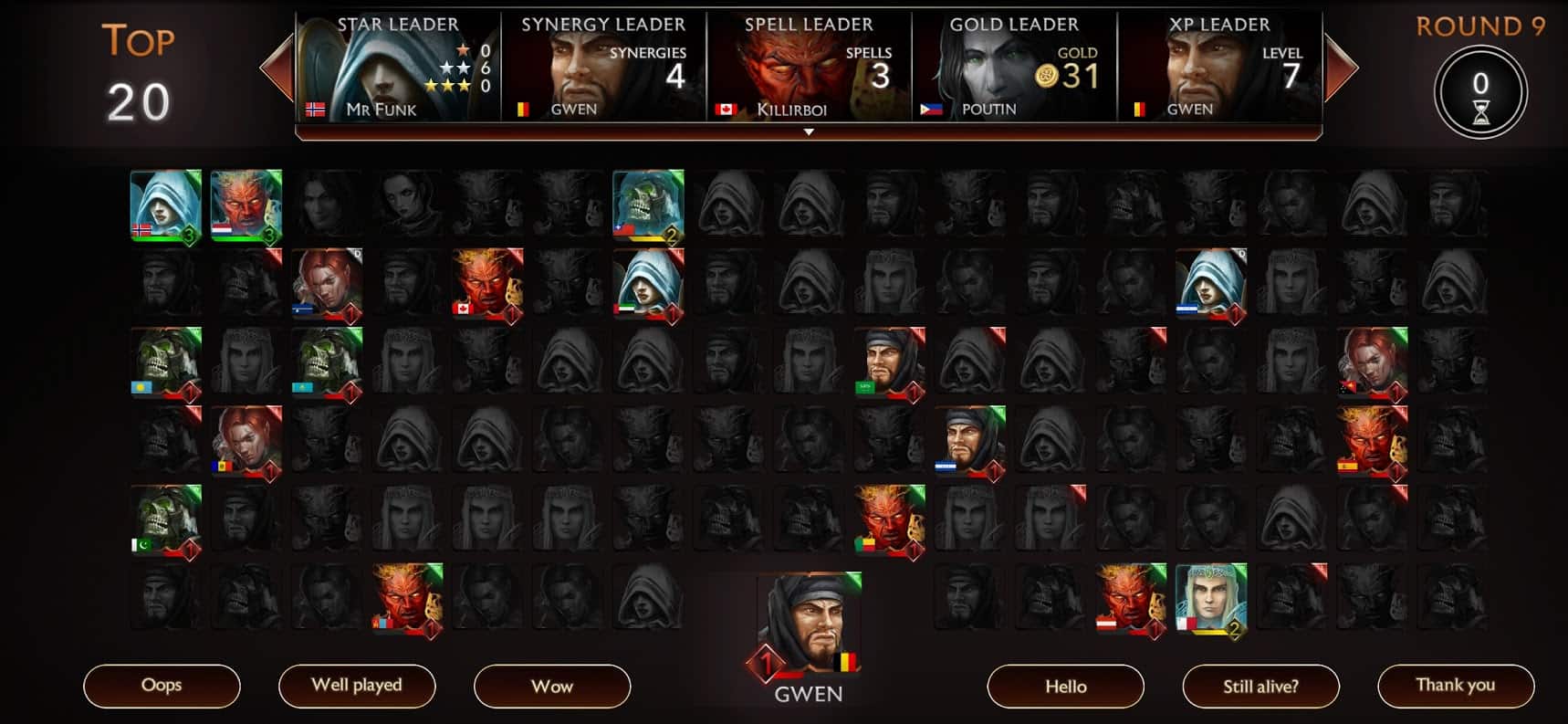Inspect the Gold Leader Poutin card

click(1014, 68)
